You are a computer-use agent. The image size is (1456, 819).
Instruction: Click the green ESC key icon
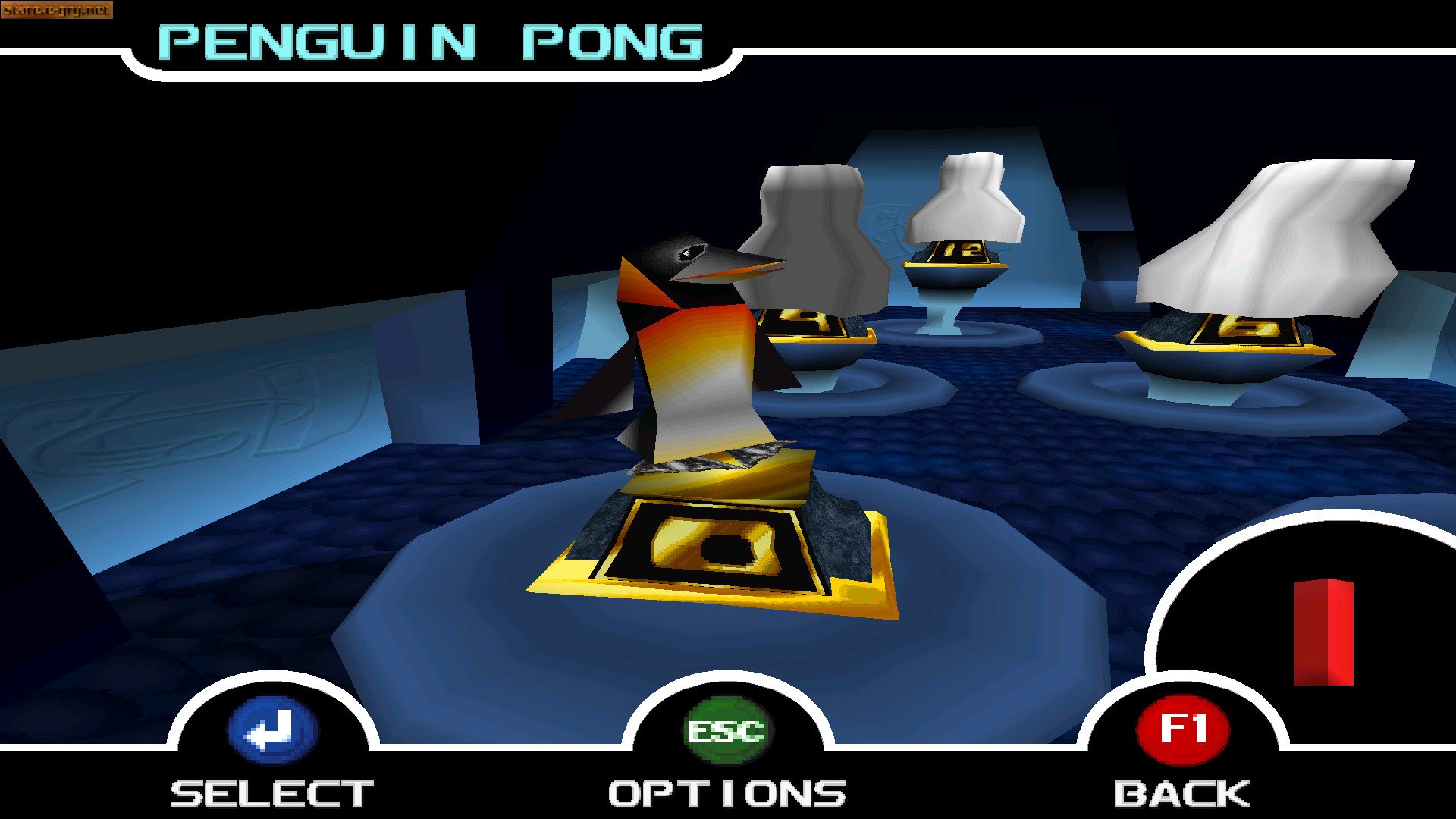pos(724,730)
